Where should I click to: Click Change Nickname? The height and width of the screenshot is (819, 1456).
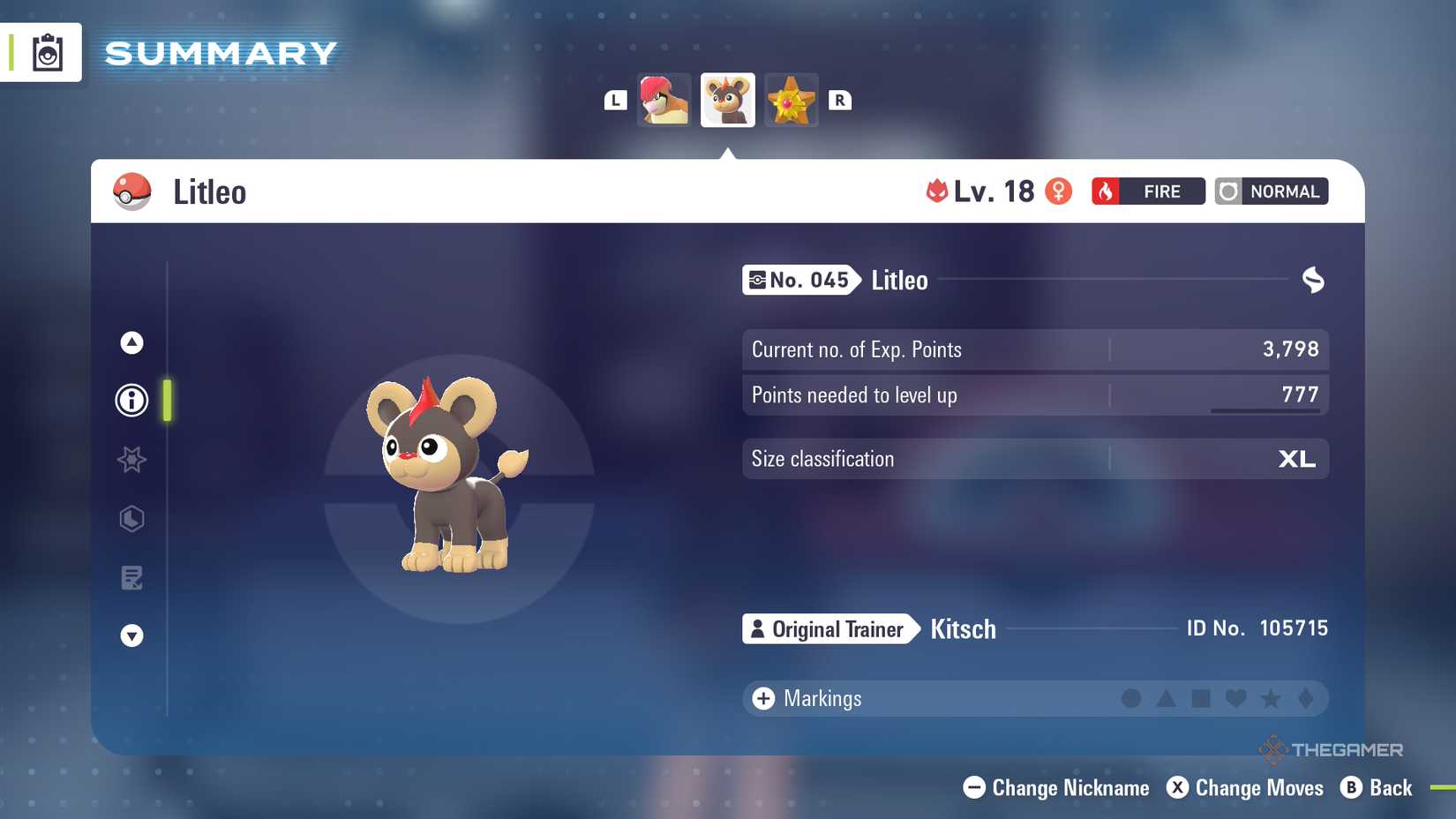(x=1054, y=787)
